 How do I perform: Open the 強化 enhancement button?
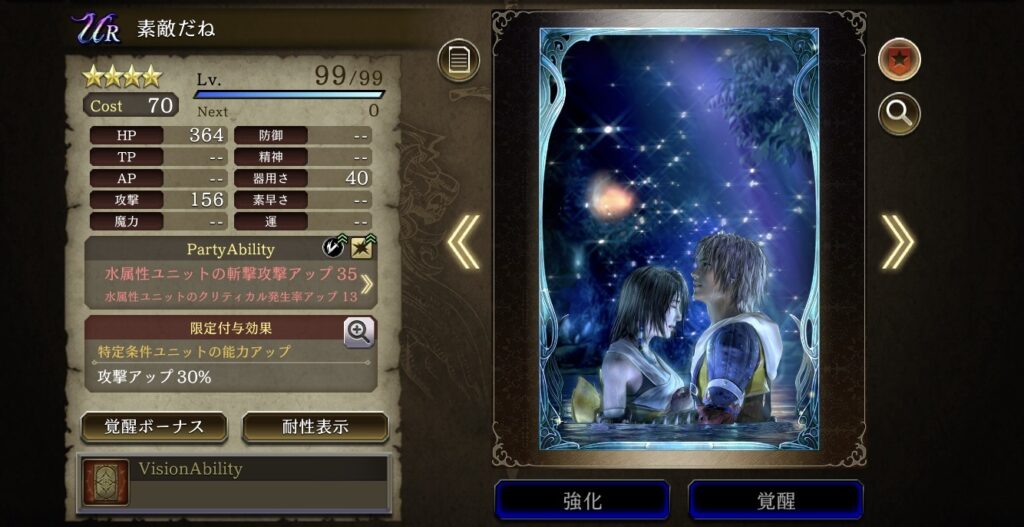pos(582,500)
